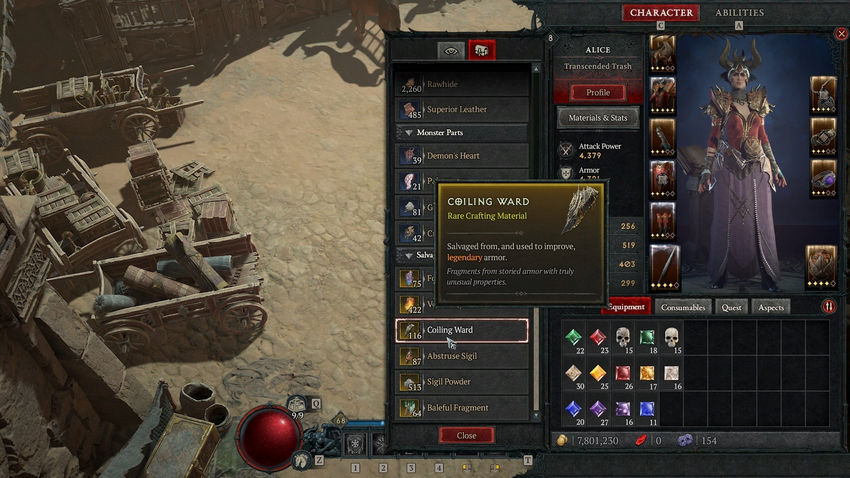Open the Quest inventory tab
Viewport: 850px width, 478px height.
[x=732, y=307]
